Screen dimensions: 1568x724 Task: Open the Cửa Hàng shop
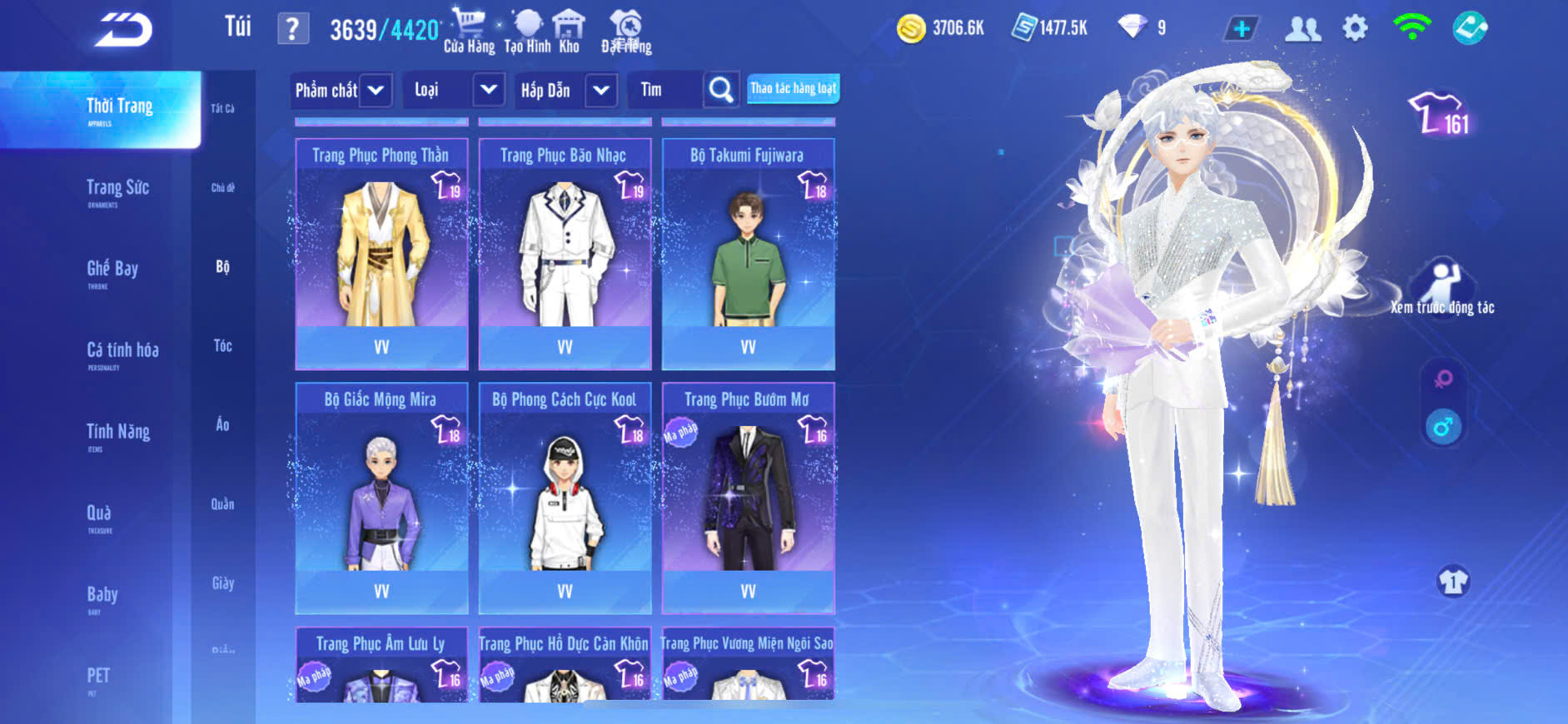pyautogui.click(x=469, y=31)
